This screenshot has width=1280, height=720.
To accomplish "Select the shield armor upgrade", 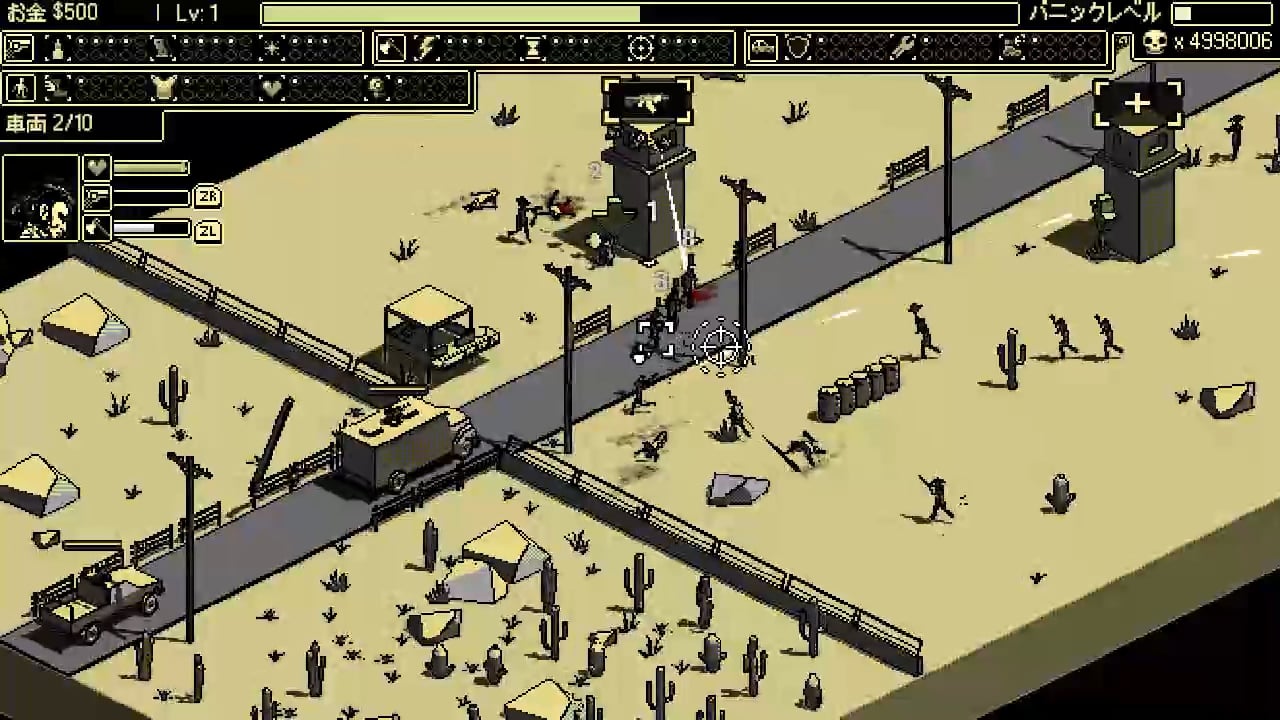I will click(798, 48).
